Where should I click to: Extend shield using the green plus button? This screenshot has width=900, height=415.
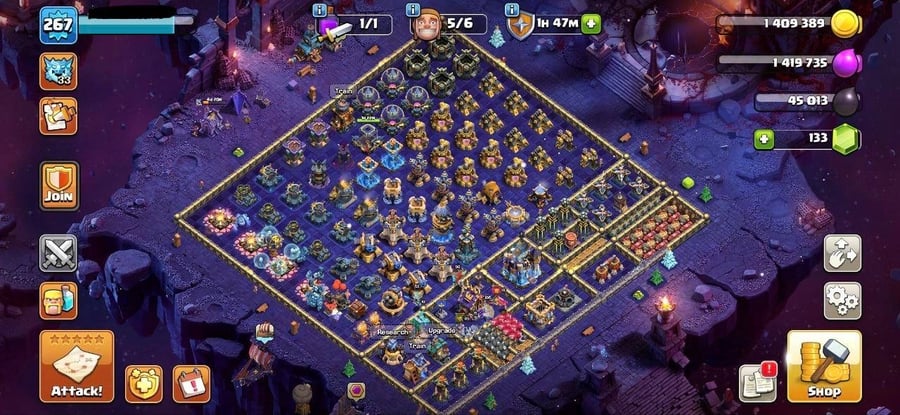[x=592, y=24]
